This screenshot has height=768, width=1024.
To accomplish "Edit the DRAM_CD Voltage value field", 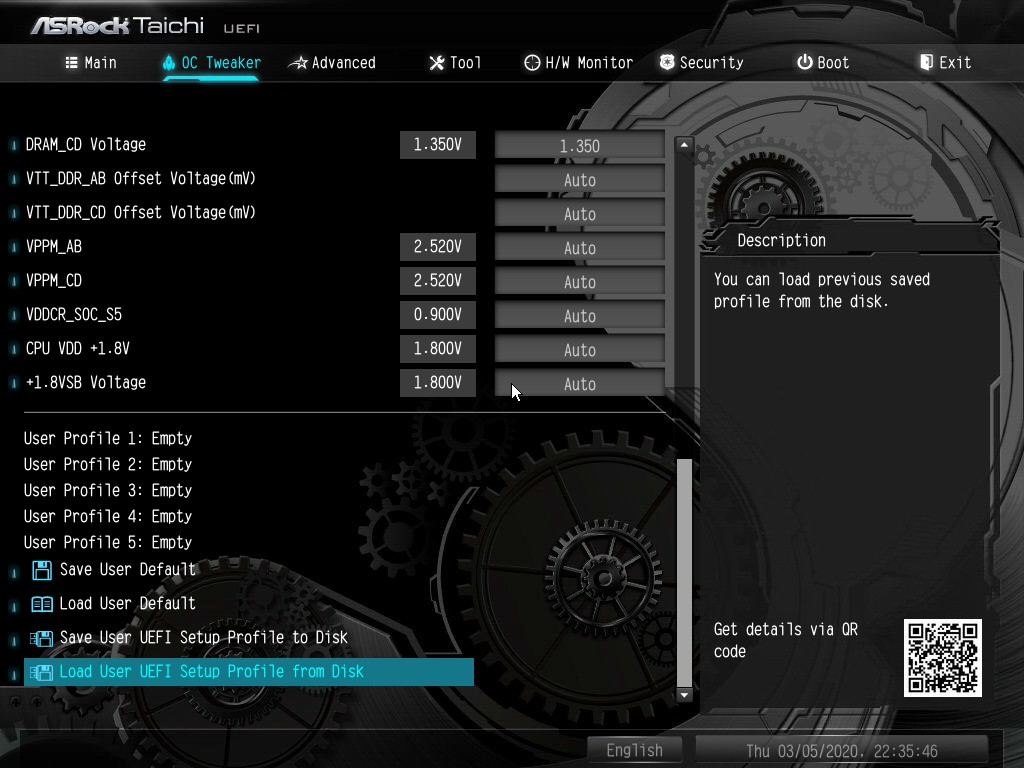I will click(x=579, y=146).
